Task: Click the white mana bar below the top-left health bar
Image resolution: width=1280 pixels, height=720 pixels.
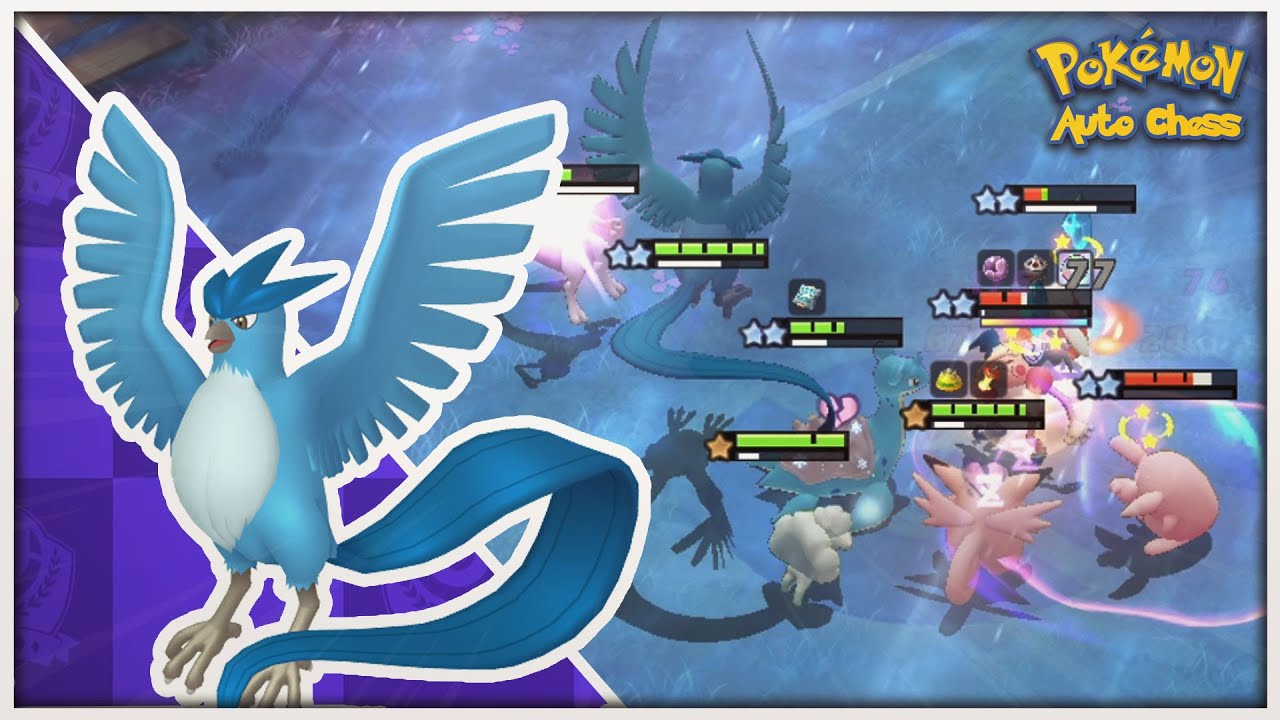Action: [595, 192]
